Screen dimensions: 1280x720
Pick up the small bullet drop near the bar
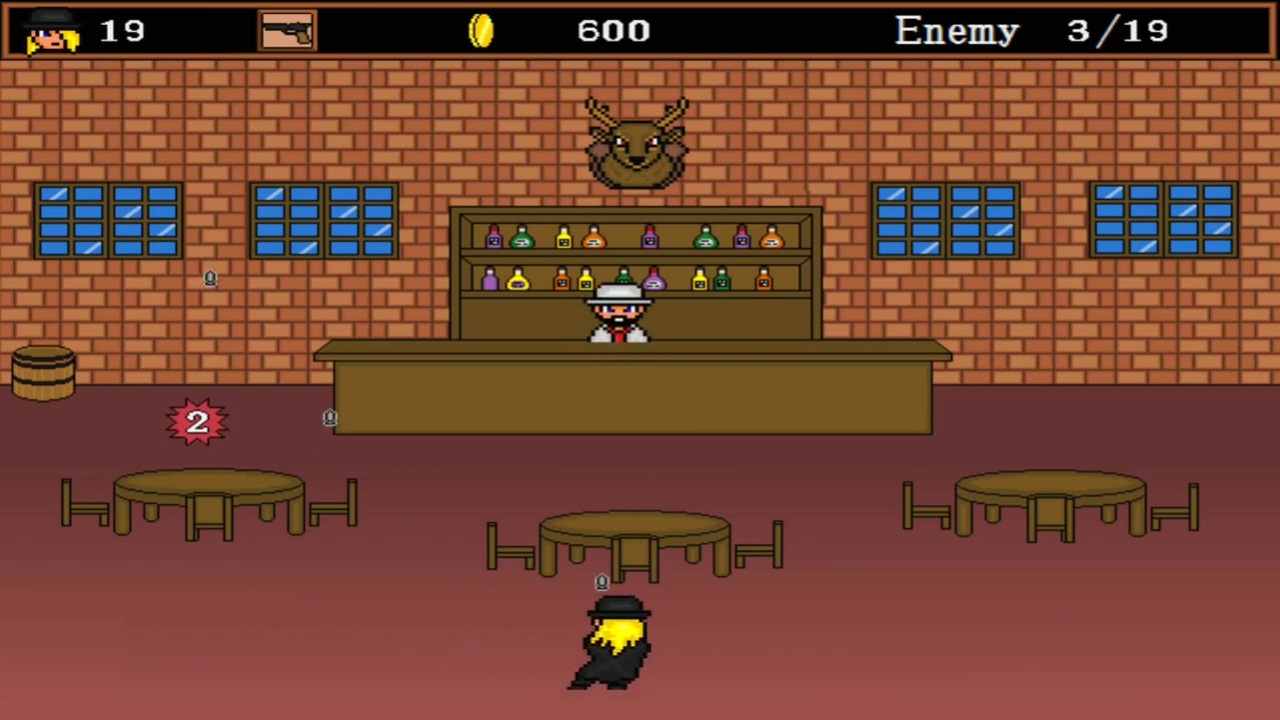point(330,418)
